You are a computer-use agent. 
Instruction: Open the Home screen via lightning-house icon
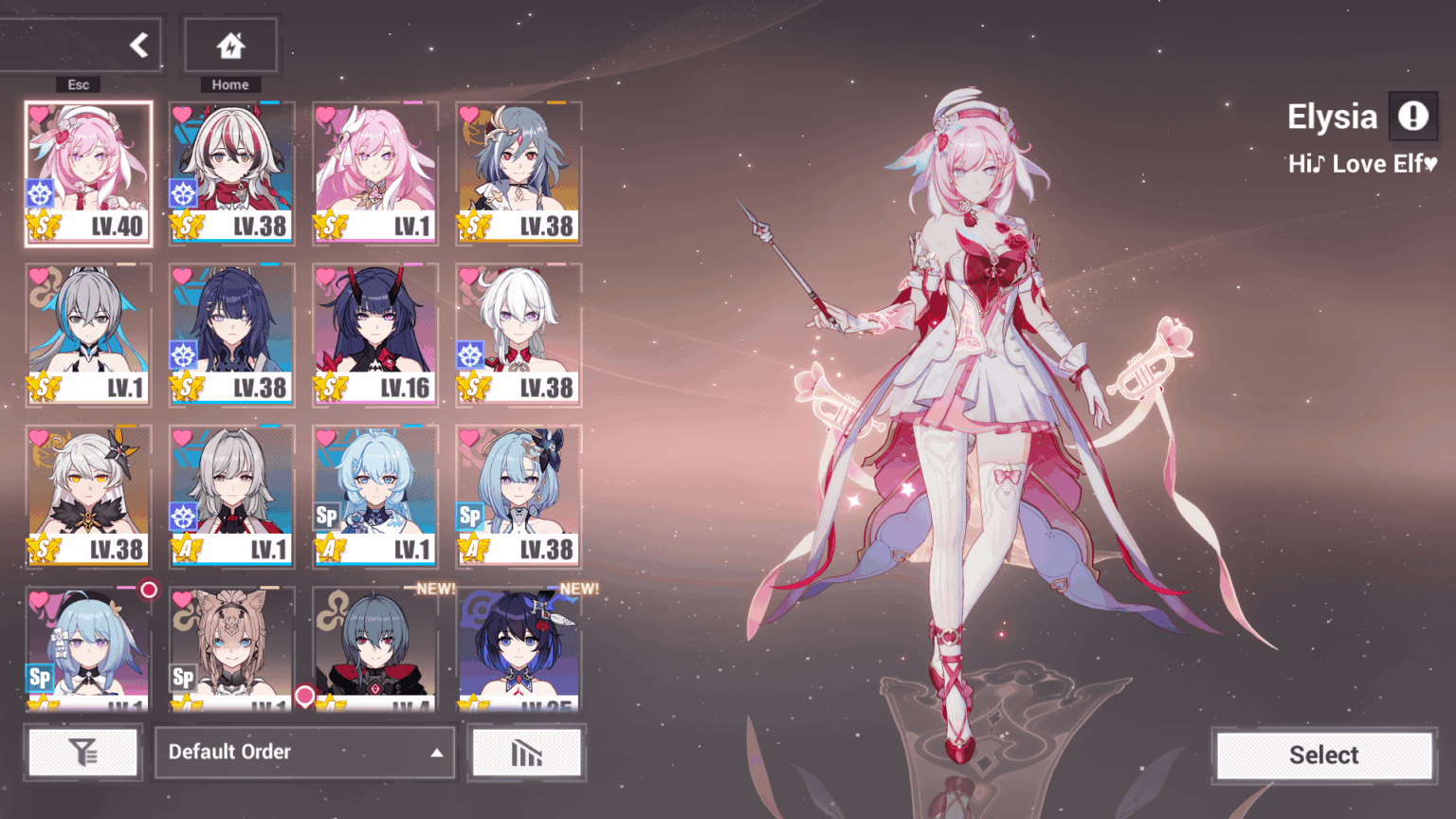pos(230,45)
